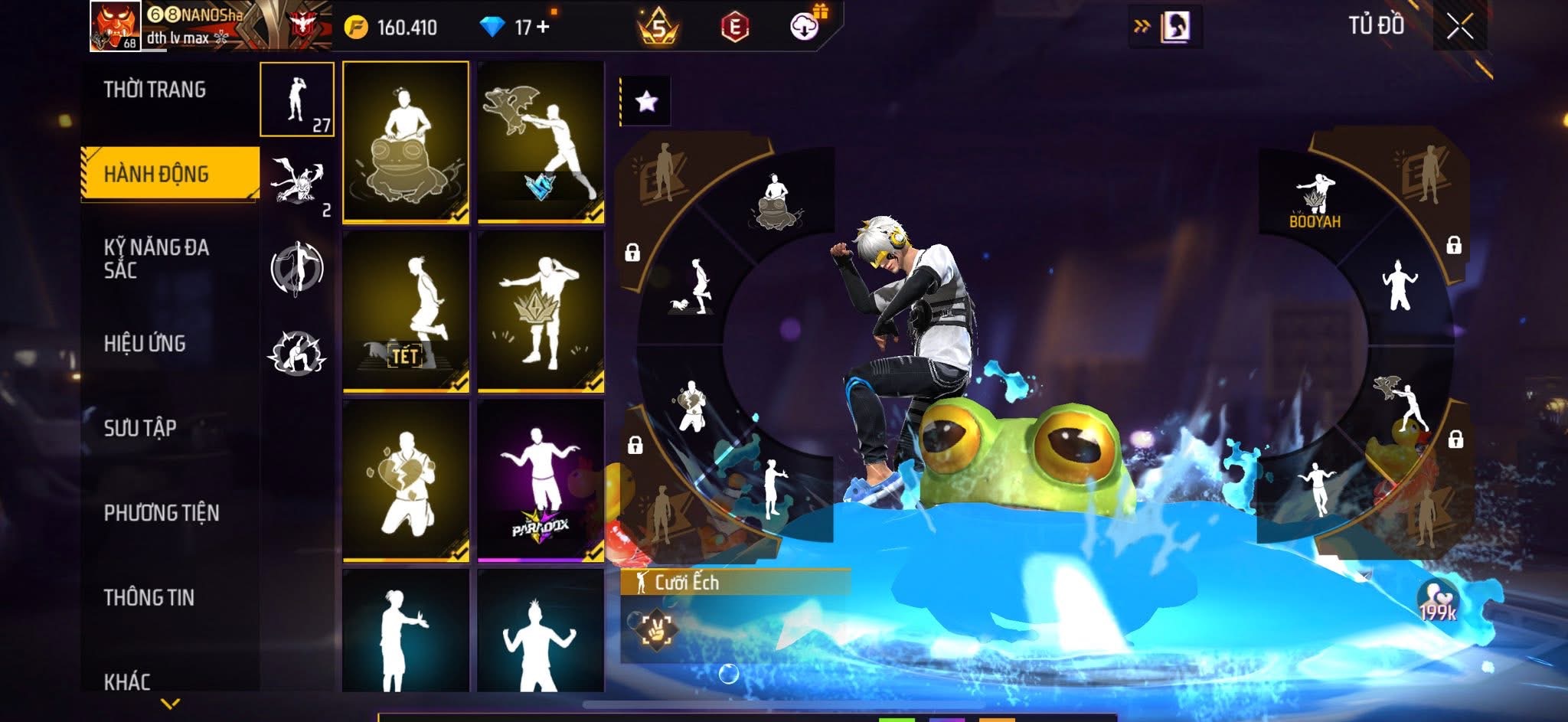Open the emote subcategory showing 27
Image resolution: width=1568 pixels, height=722 pixels.
(x=297, y=100)
